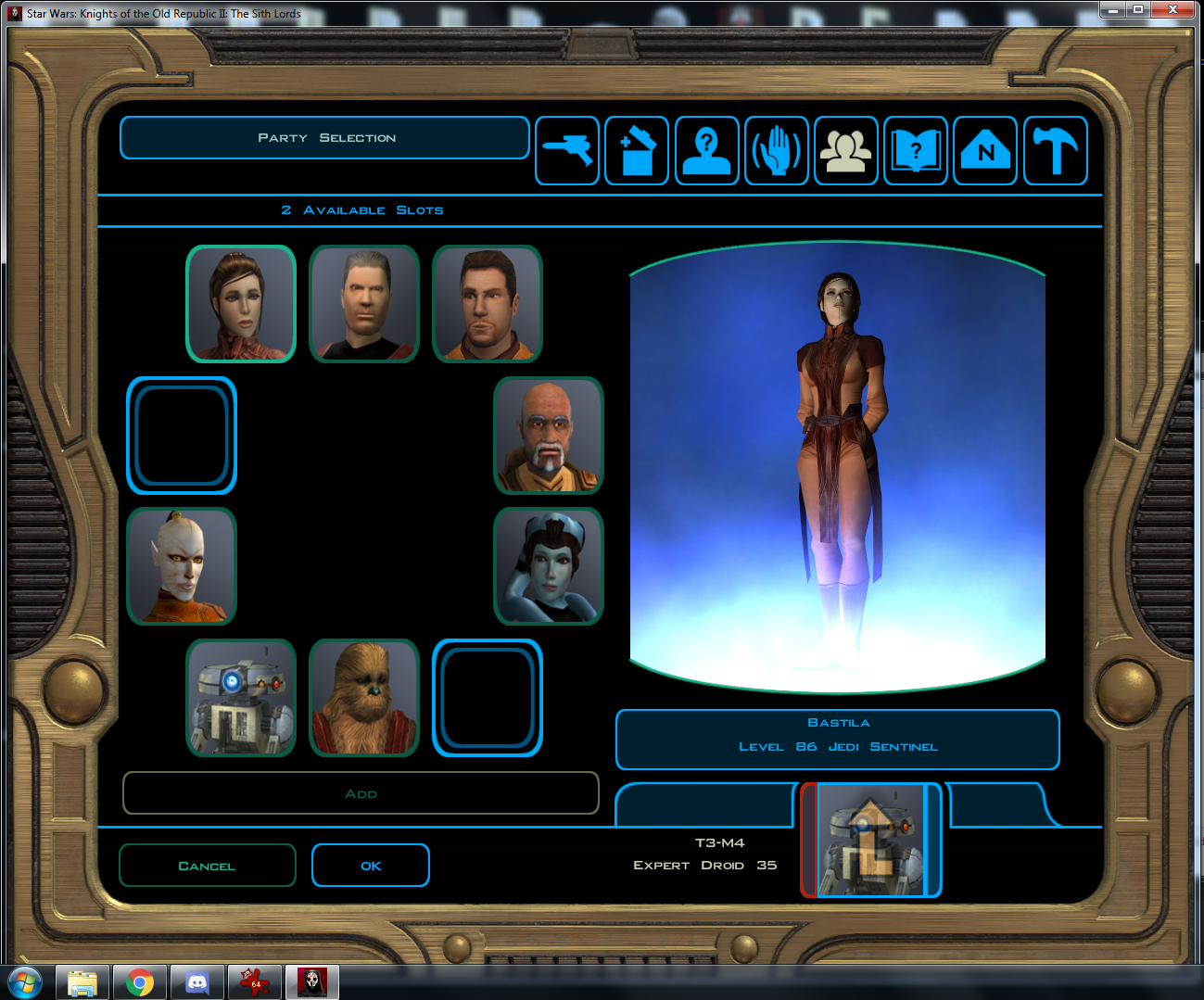Cancel the party selection
The height and width of the screenshot is (1000, 1204).
coord(207,866)
